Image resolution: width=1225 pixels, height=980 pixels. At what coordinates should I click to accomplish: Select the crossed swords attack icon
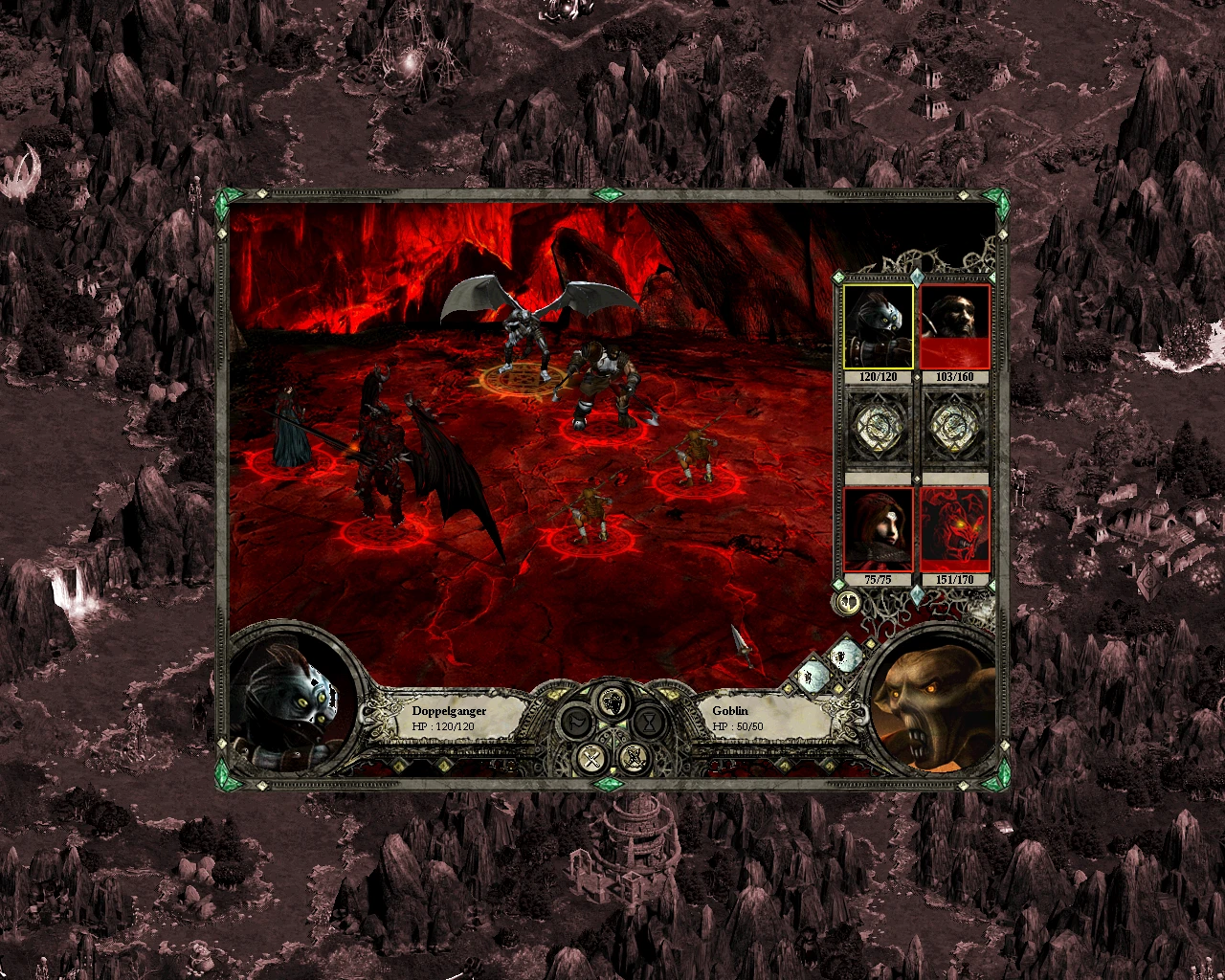click(635, 757)
